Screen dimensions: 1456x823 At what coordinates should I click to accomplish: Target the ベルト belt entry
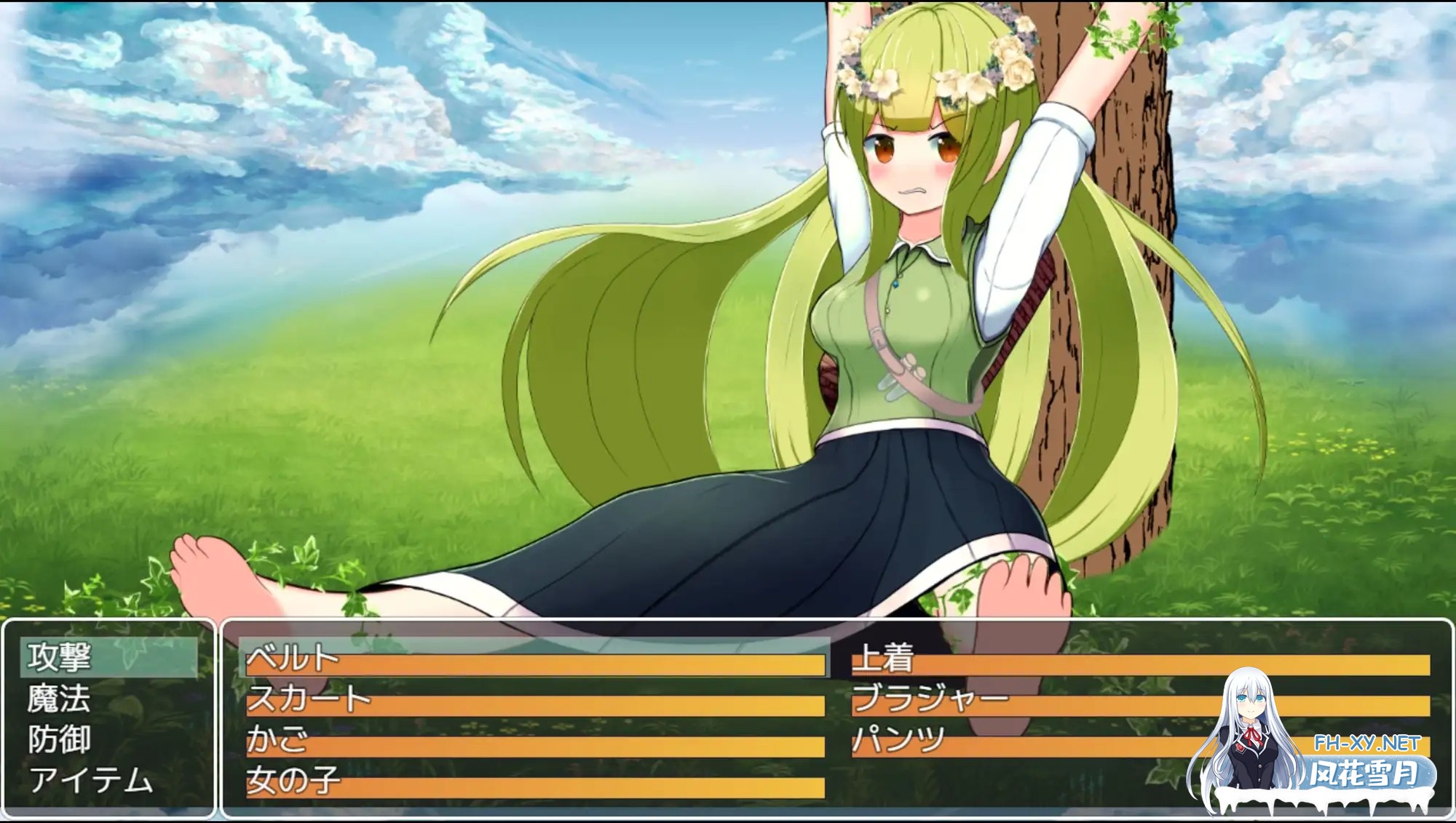click(534, 659)
